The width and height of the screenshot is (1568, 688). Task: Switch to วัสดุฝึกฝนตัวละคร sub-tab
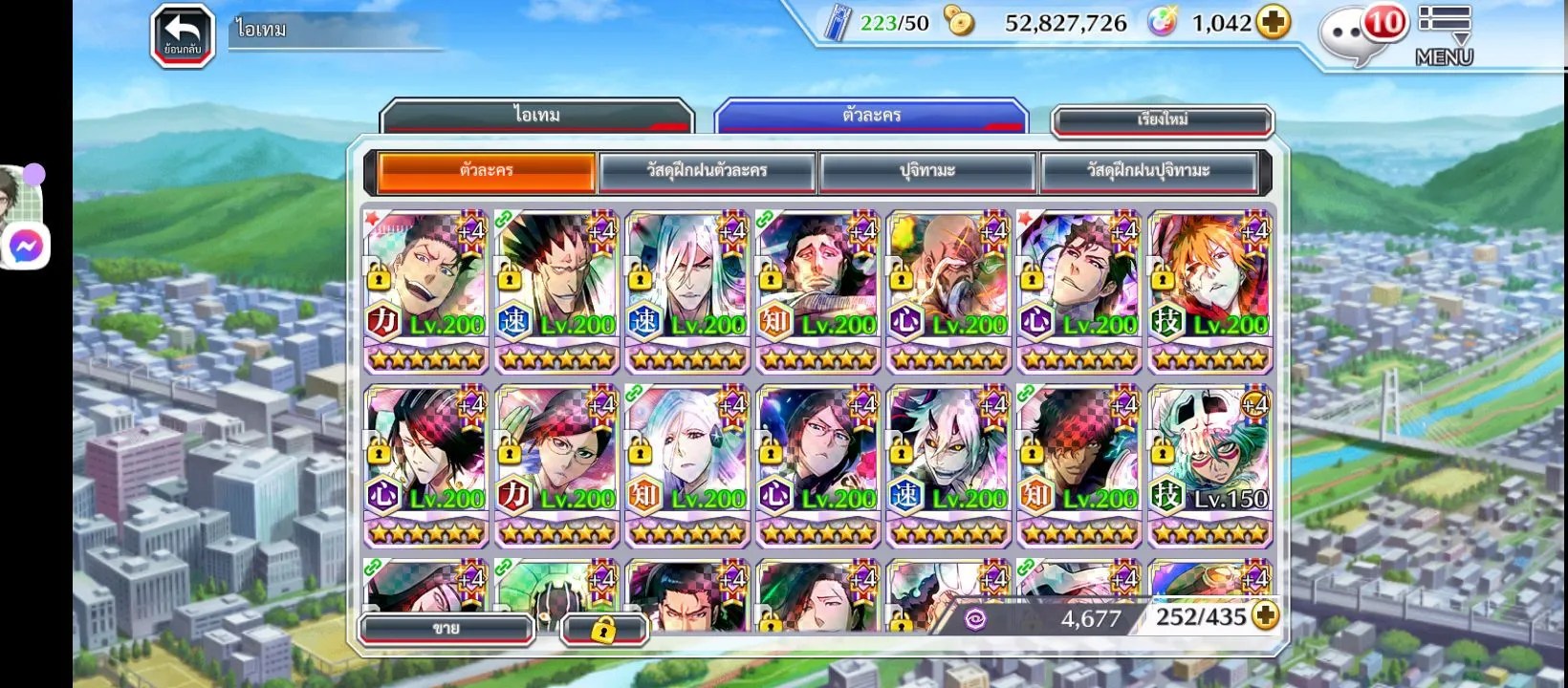707,171
